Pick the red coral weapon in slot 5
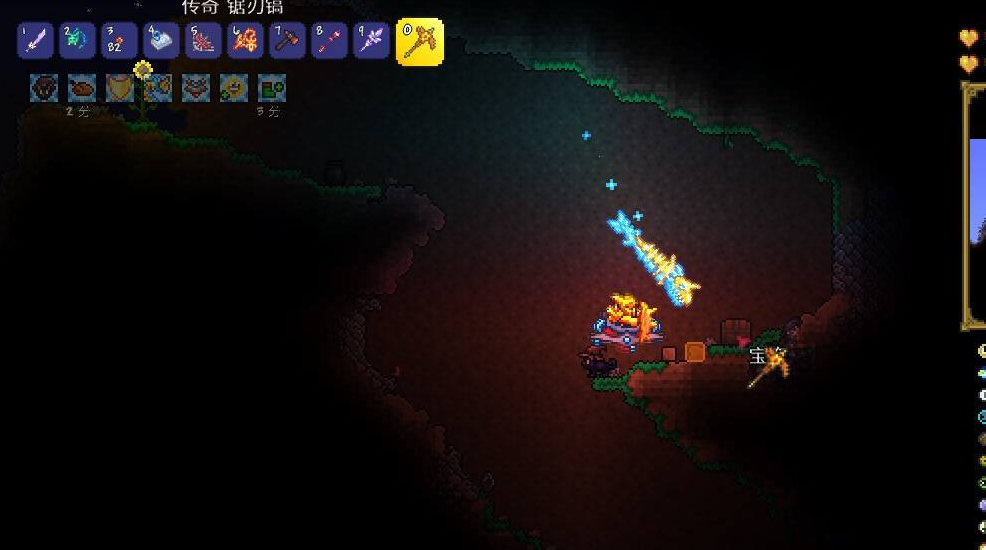The width and height of the screenshot is (986, 550). click(x=203, y=41)
